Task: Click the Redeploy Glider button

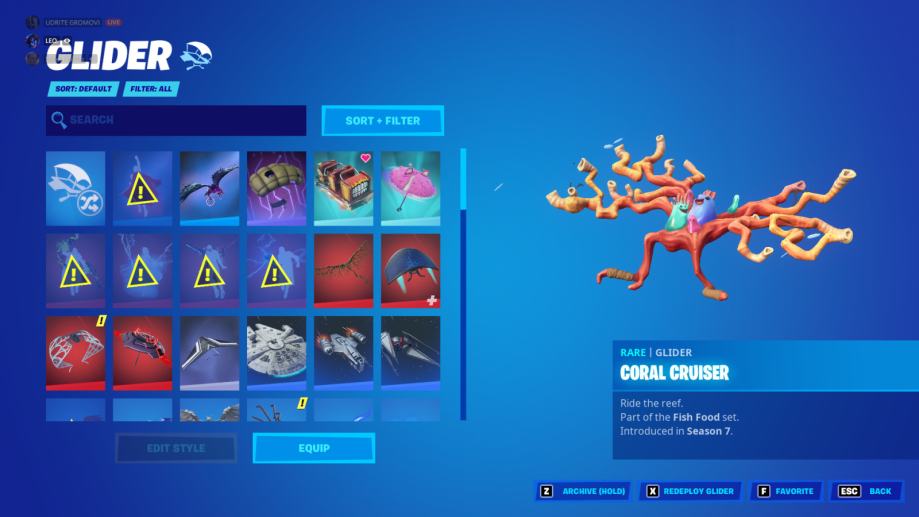Action: 691,491
